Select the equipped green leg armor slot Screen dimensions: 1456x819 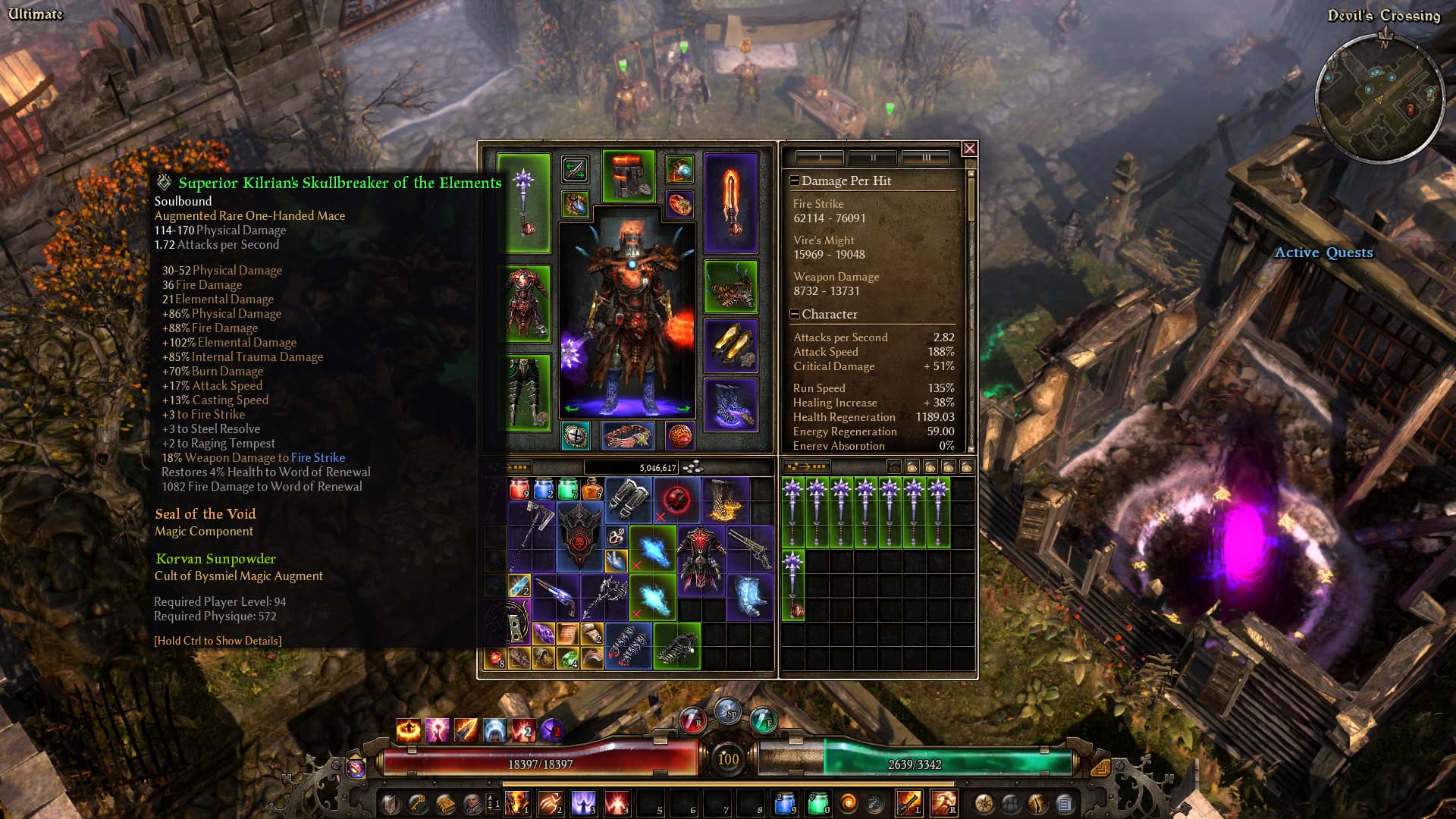(526, 393)
